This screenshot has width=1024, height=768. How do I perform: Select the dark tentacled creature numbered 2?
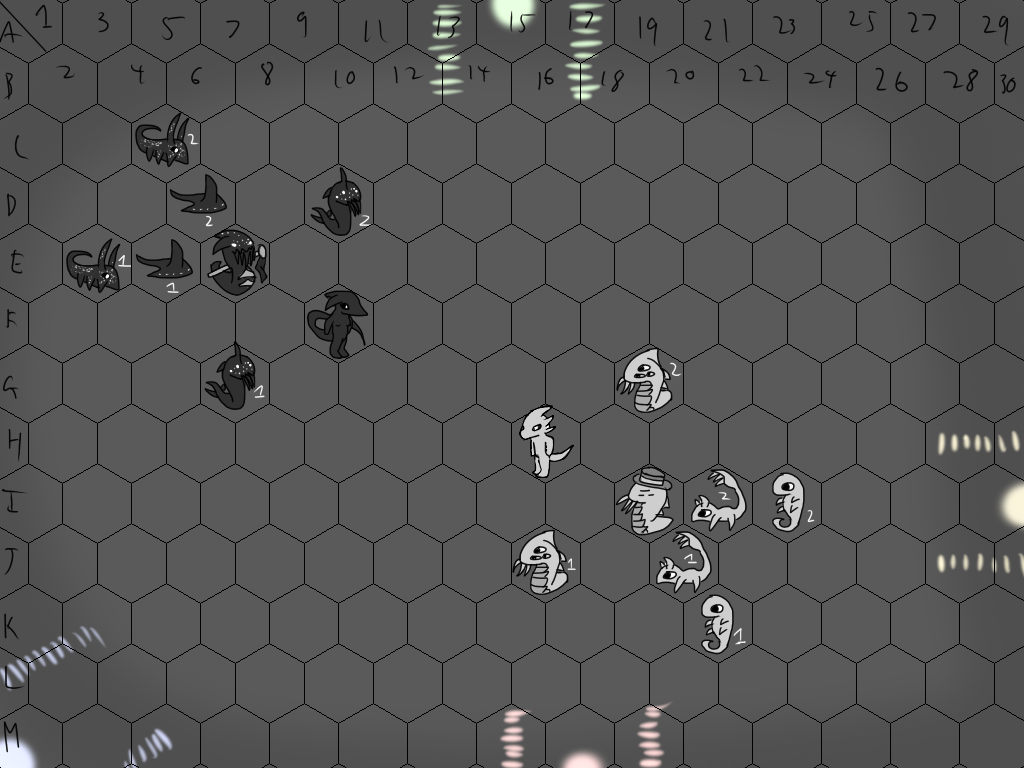tap(339, 205)
